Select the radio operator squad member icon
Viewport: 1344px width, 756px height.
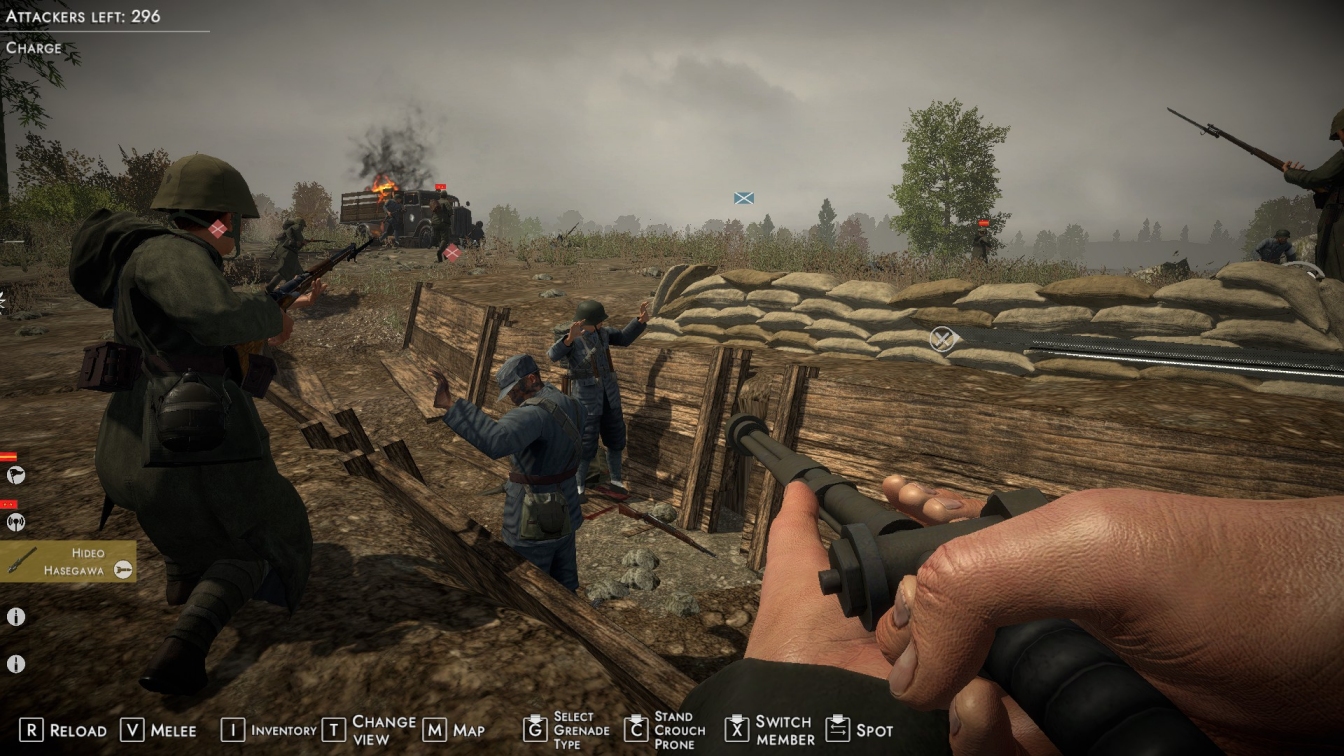click(15, 521)
